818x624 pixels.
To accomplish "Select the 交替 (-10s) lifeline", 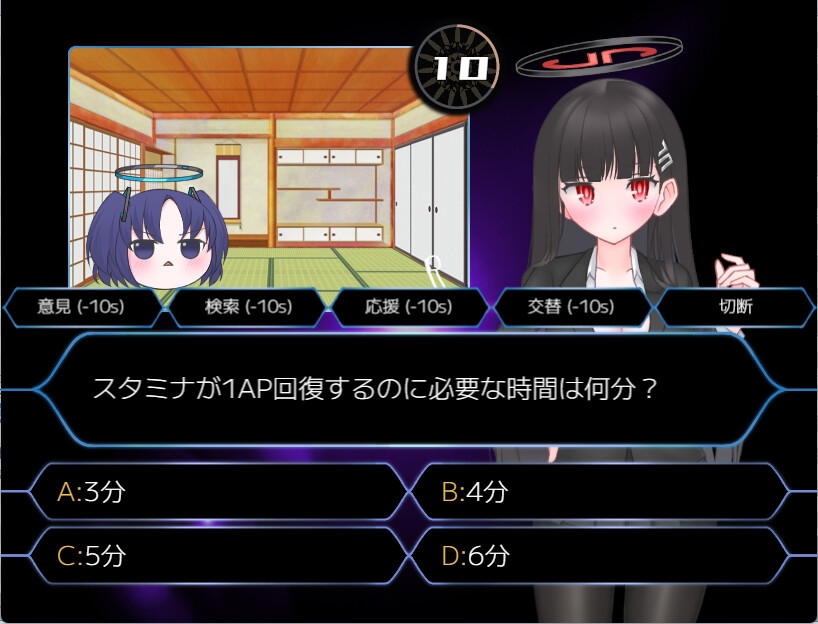I will 571,307.
